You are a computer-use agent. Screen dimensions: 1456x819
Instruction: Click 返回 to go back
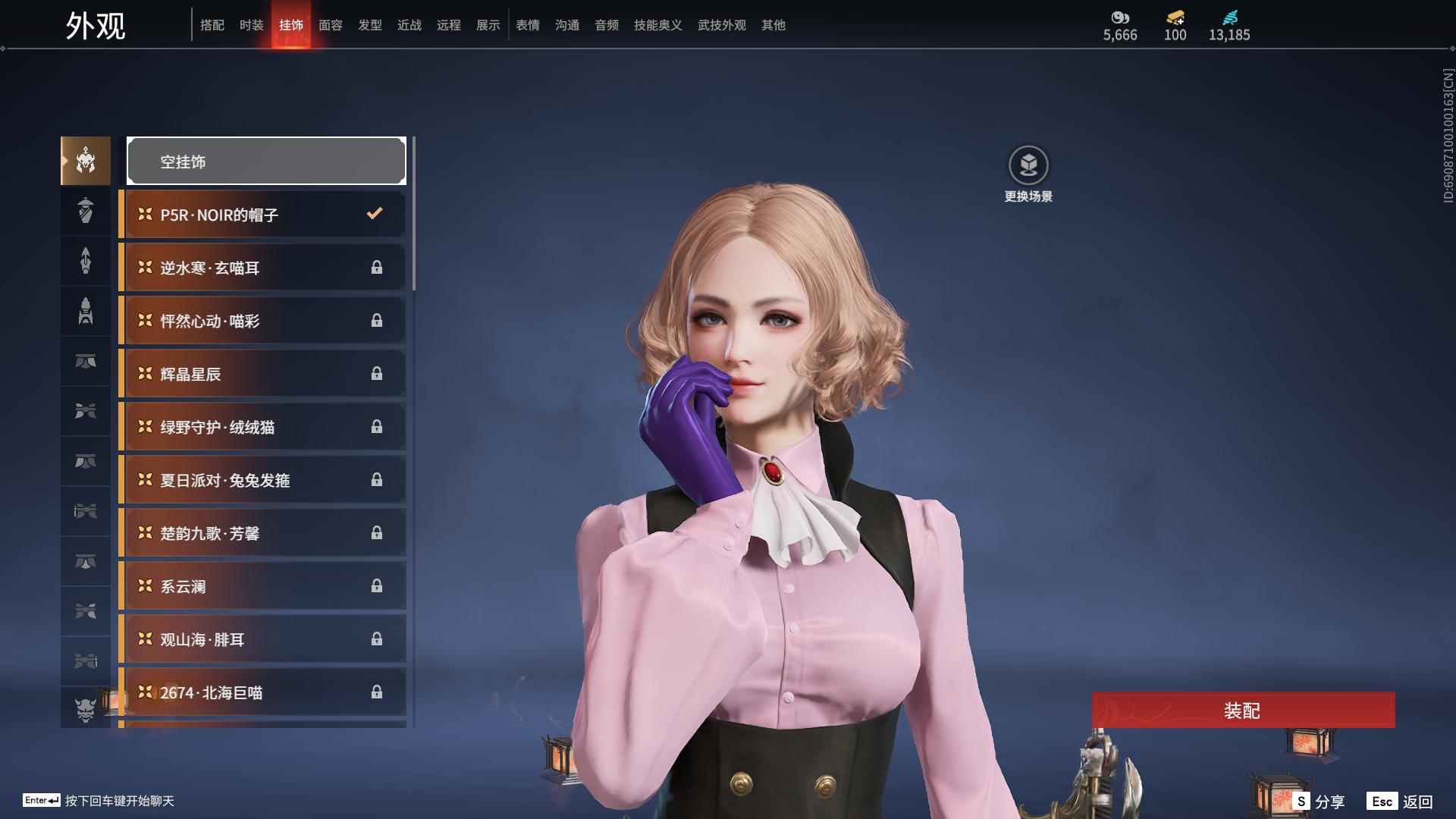click(1400, 802)
